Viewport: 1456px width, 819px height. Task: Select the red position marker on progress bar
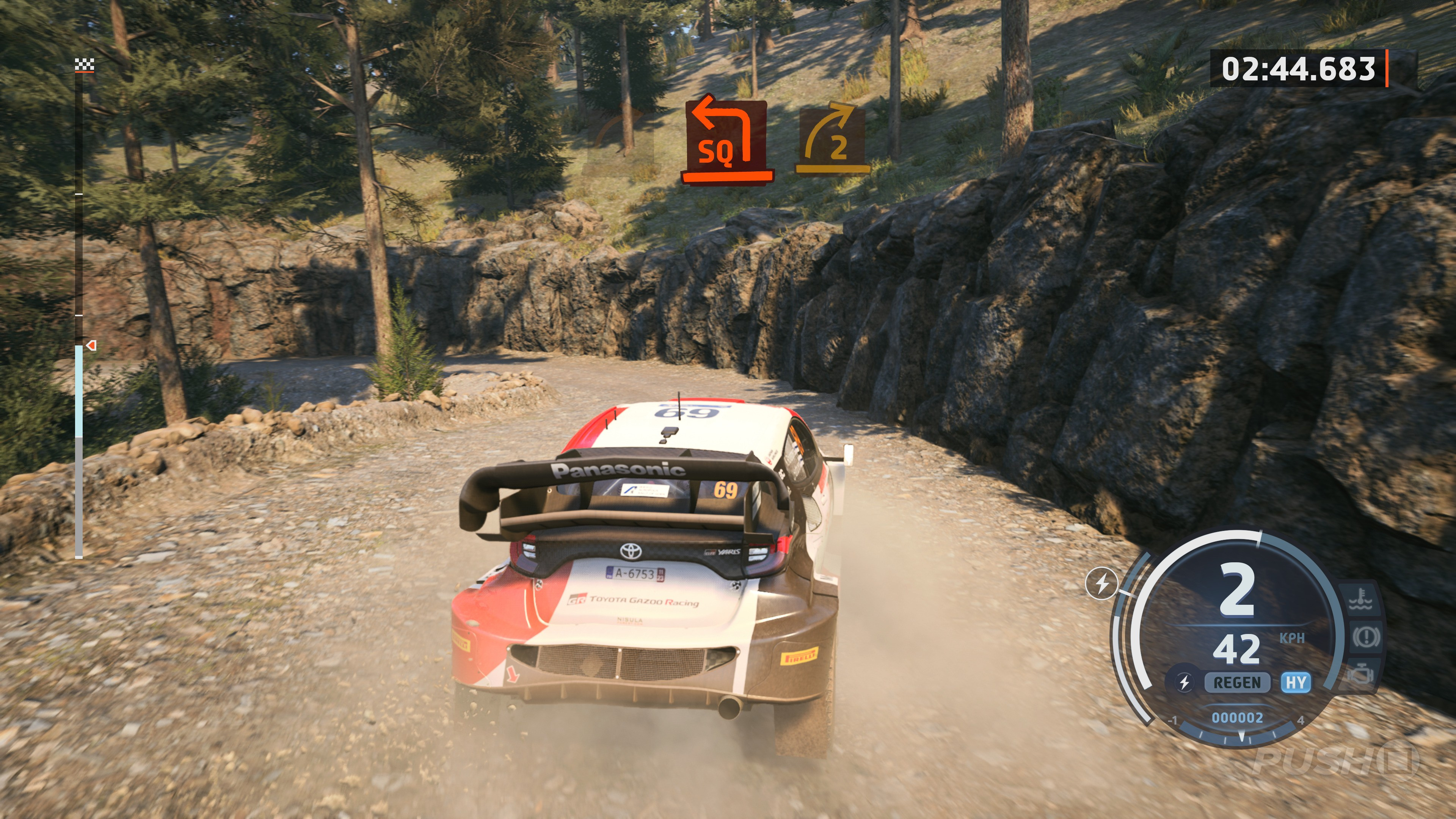(x=91, y=345)
